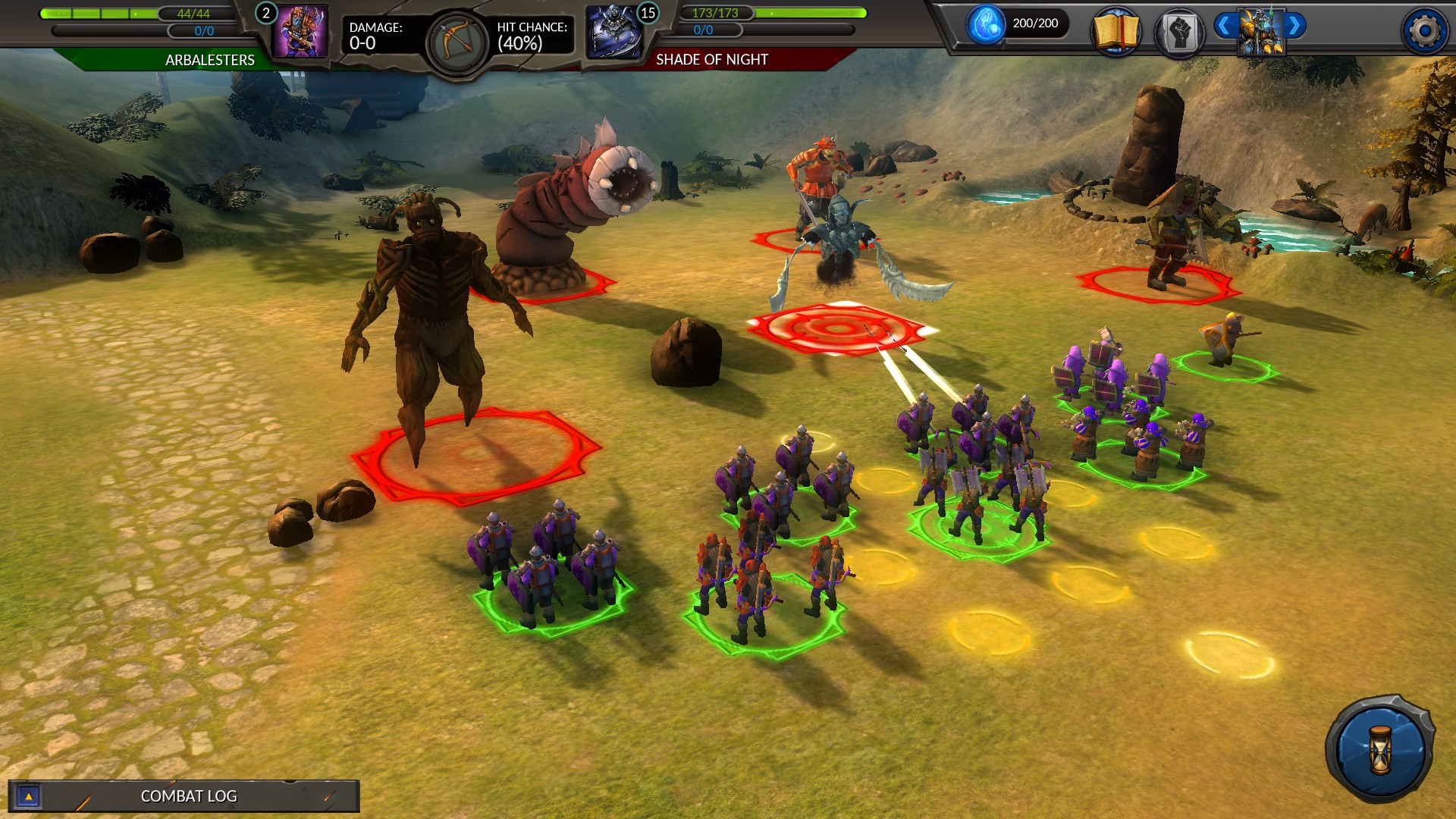
Task: Expand the combat log with the triangle button
Action: (28, 796)
